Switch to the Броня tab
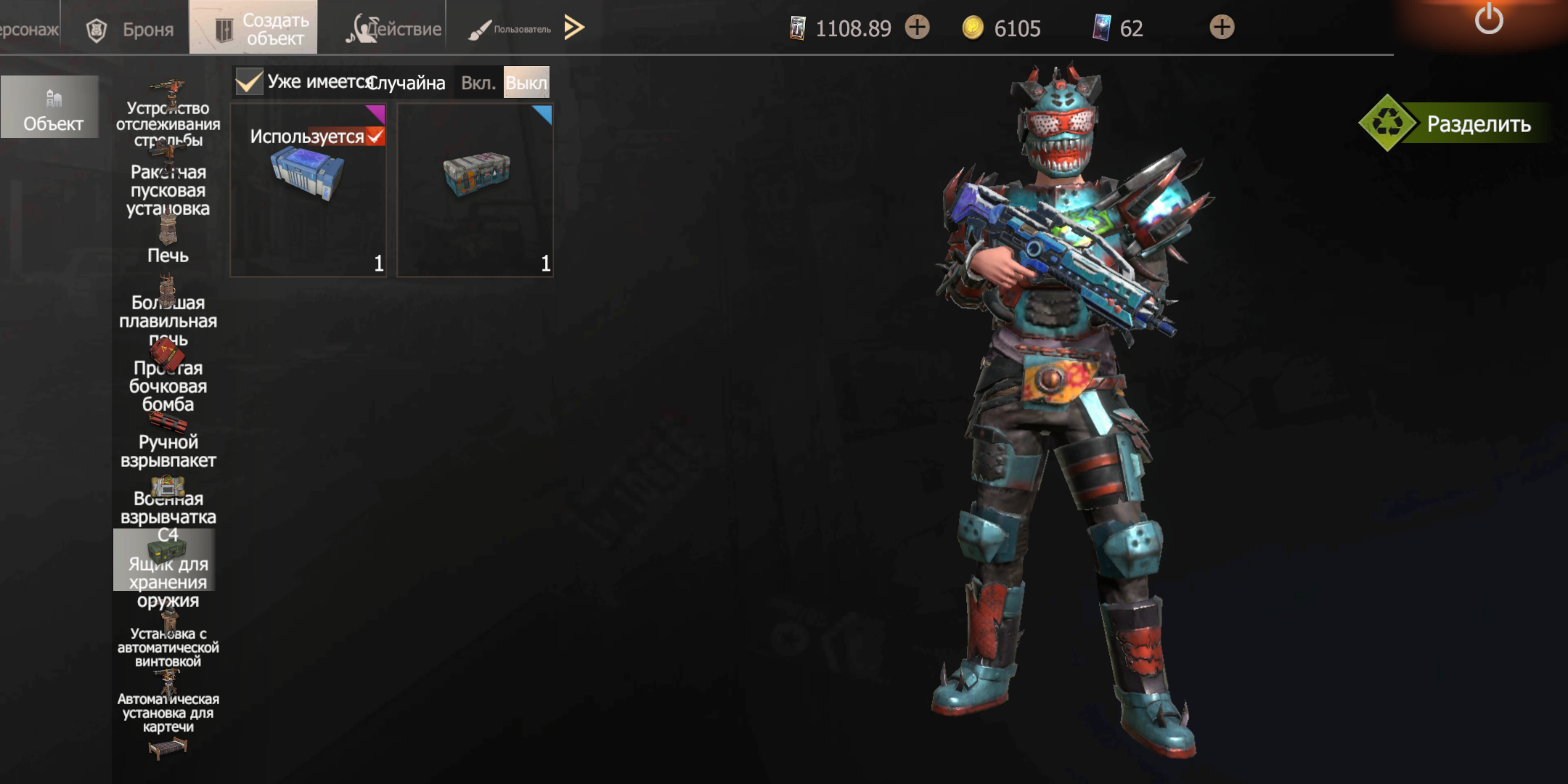Viewport: 1568px width, 784px height. (131, 29)
